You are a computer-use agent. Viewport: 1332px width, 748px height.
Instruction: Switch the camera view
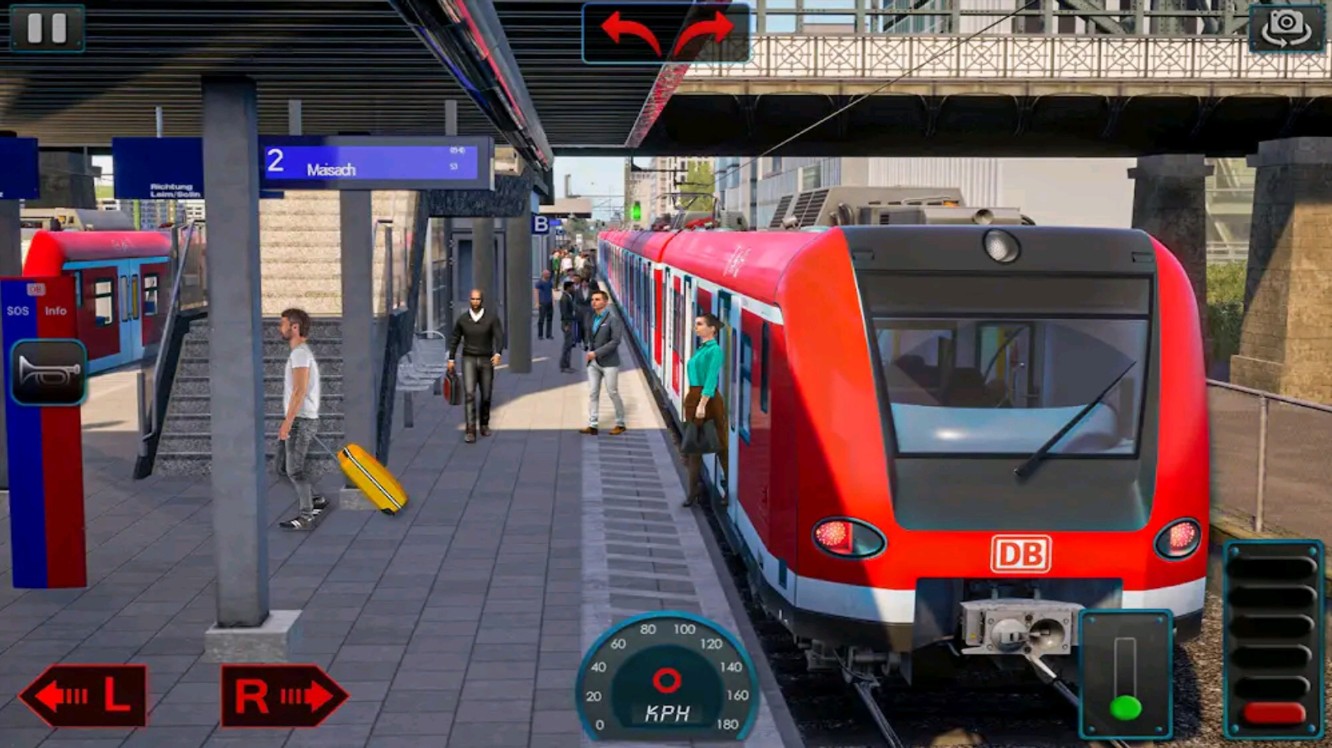(x=1285, y=28)
